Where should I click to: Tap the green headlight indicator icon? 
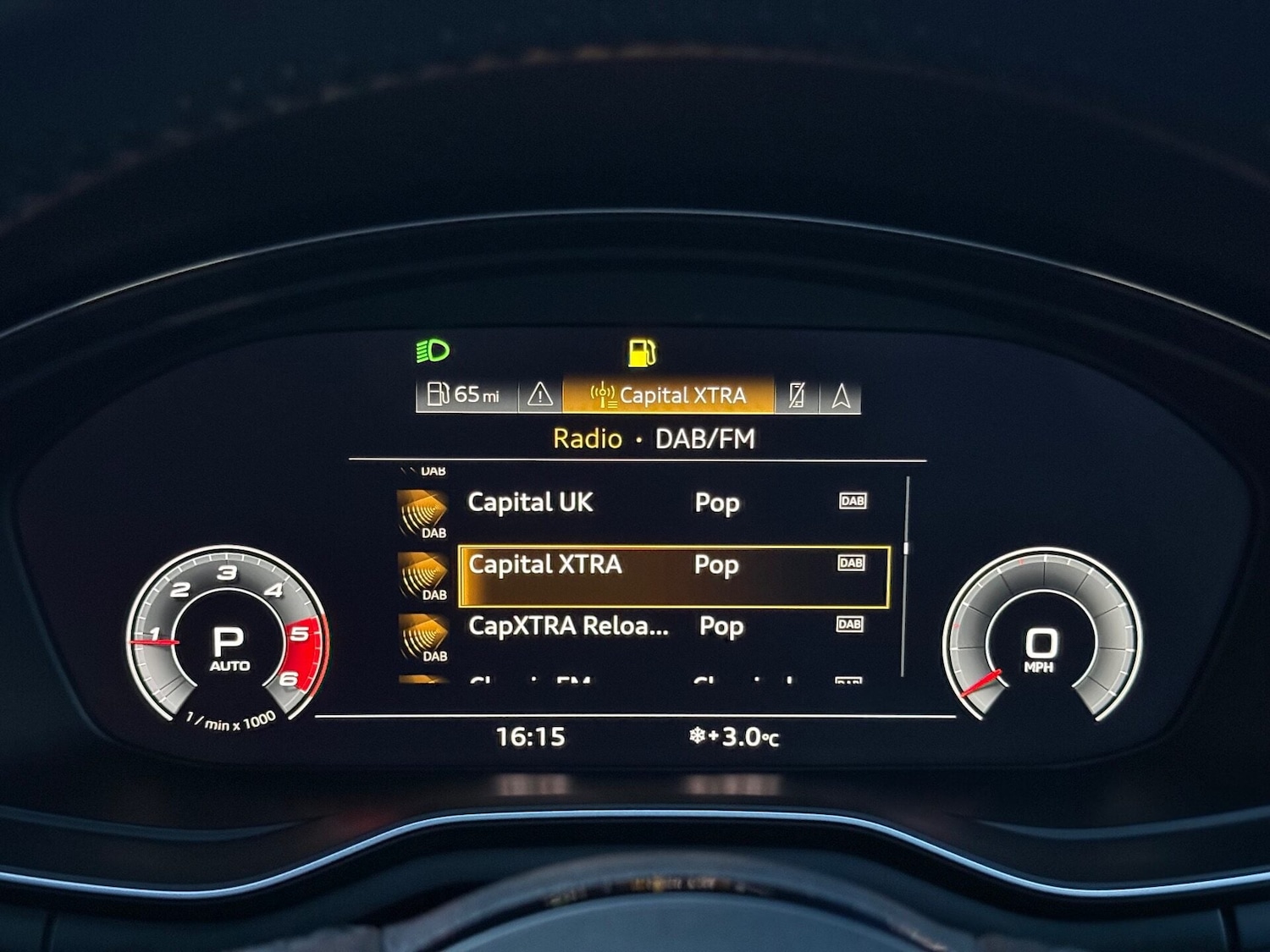[x=433, y=350]
